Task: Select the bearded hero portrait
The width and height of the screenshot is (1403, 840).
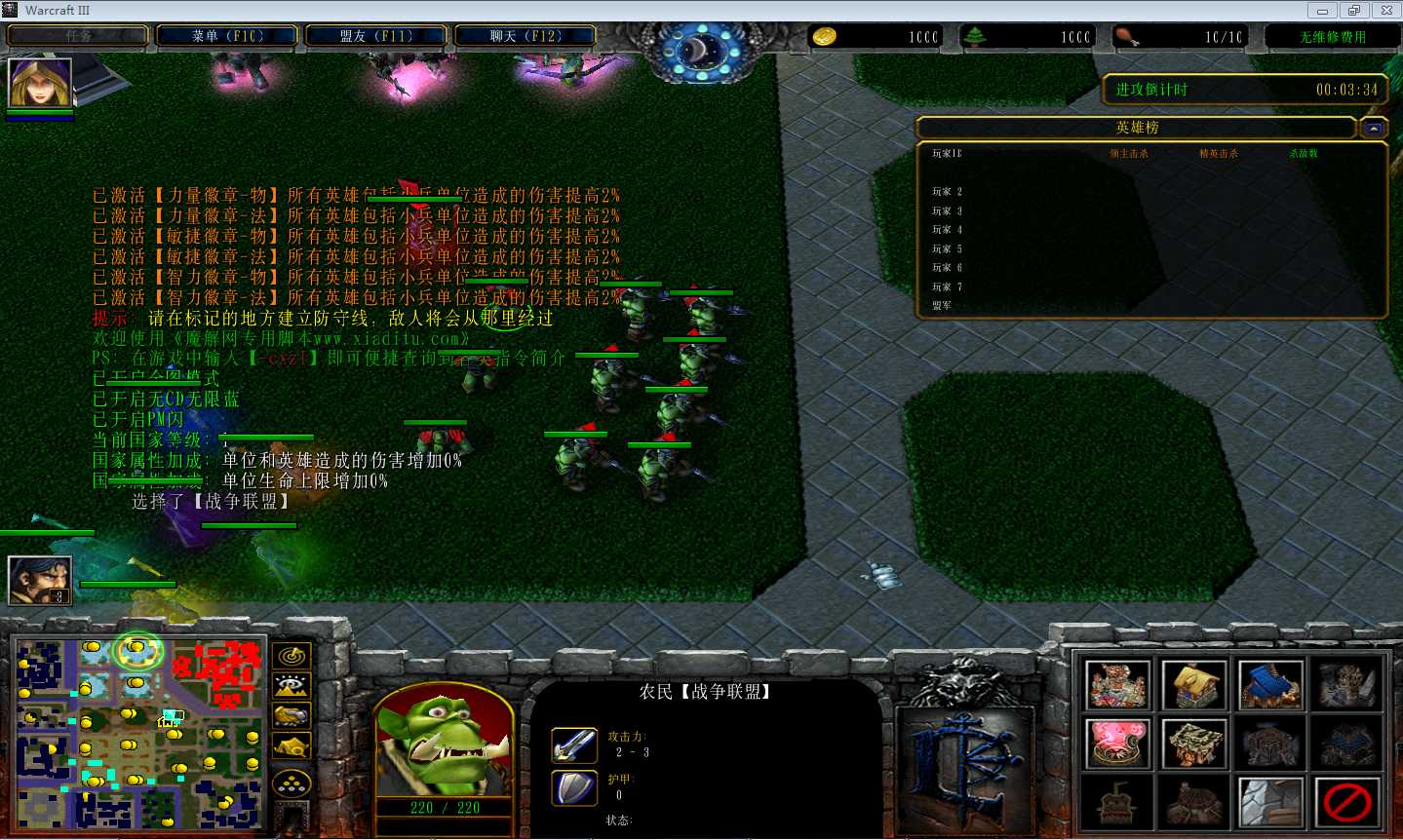Action: point(40,581)
